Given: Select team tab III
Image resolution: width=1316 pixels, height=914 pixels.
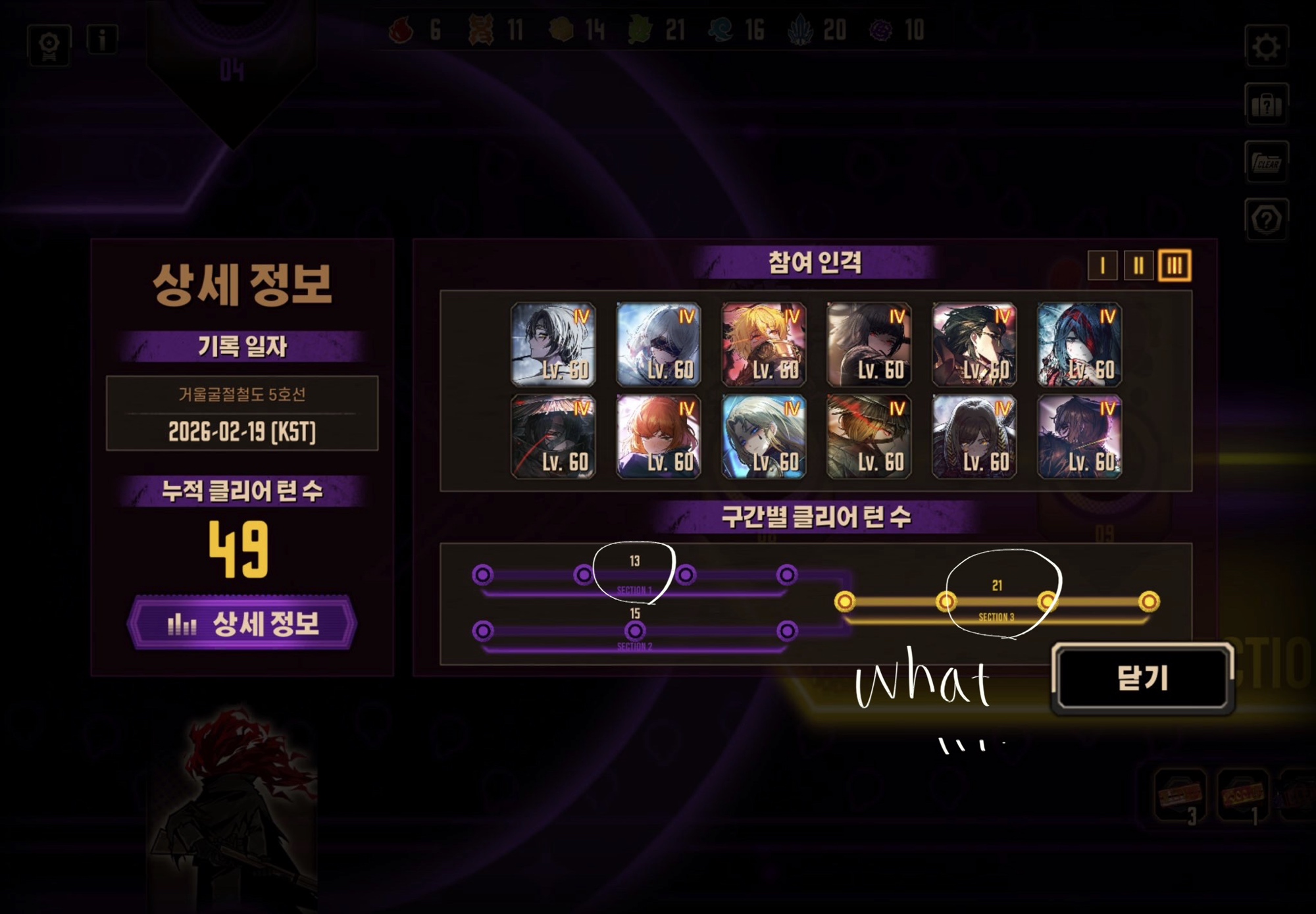Looking at the screenshot, I should [1175, 266].
